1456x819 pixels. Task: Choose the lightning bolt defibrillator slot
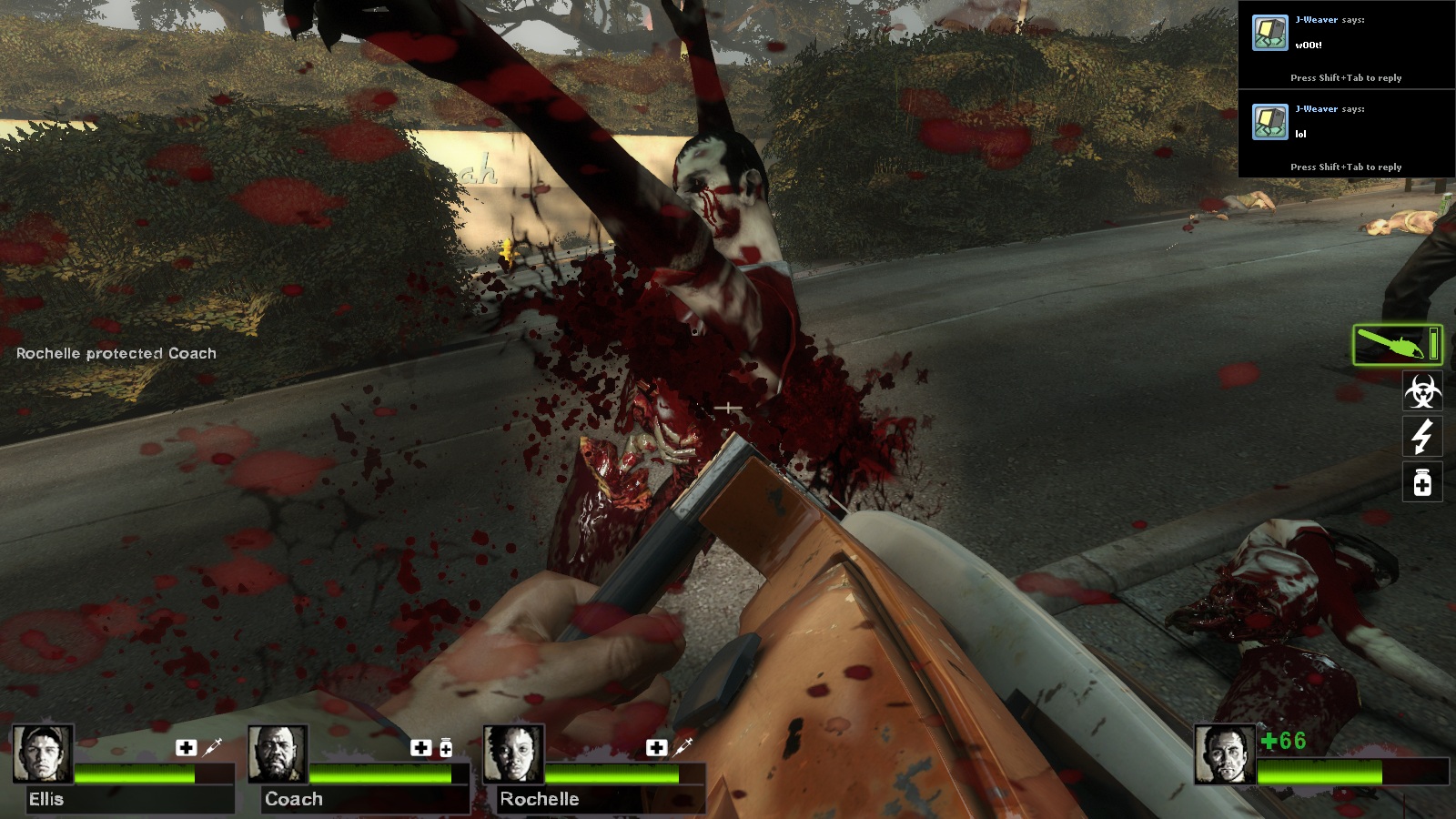1422,437
